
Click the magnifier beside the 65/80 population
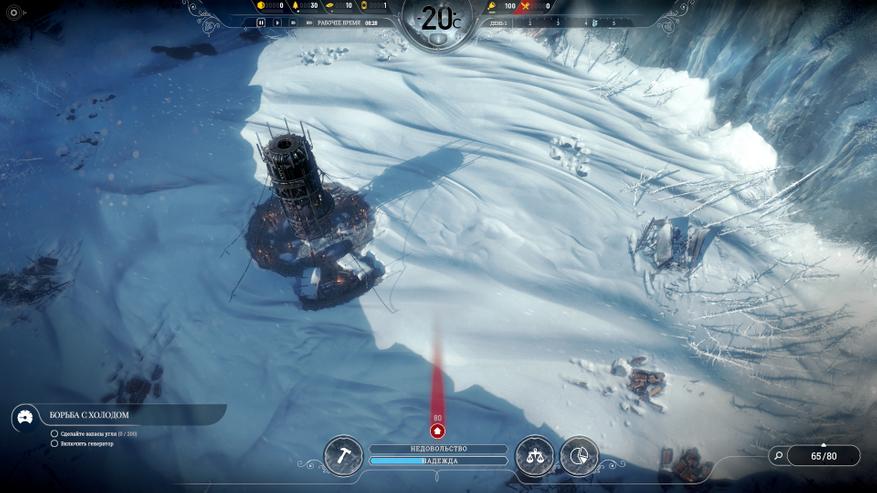coord(778,456)
